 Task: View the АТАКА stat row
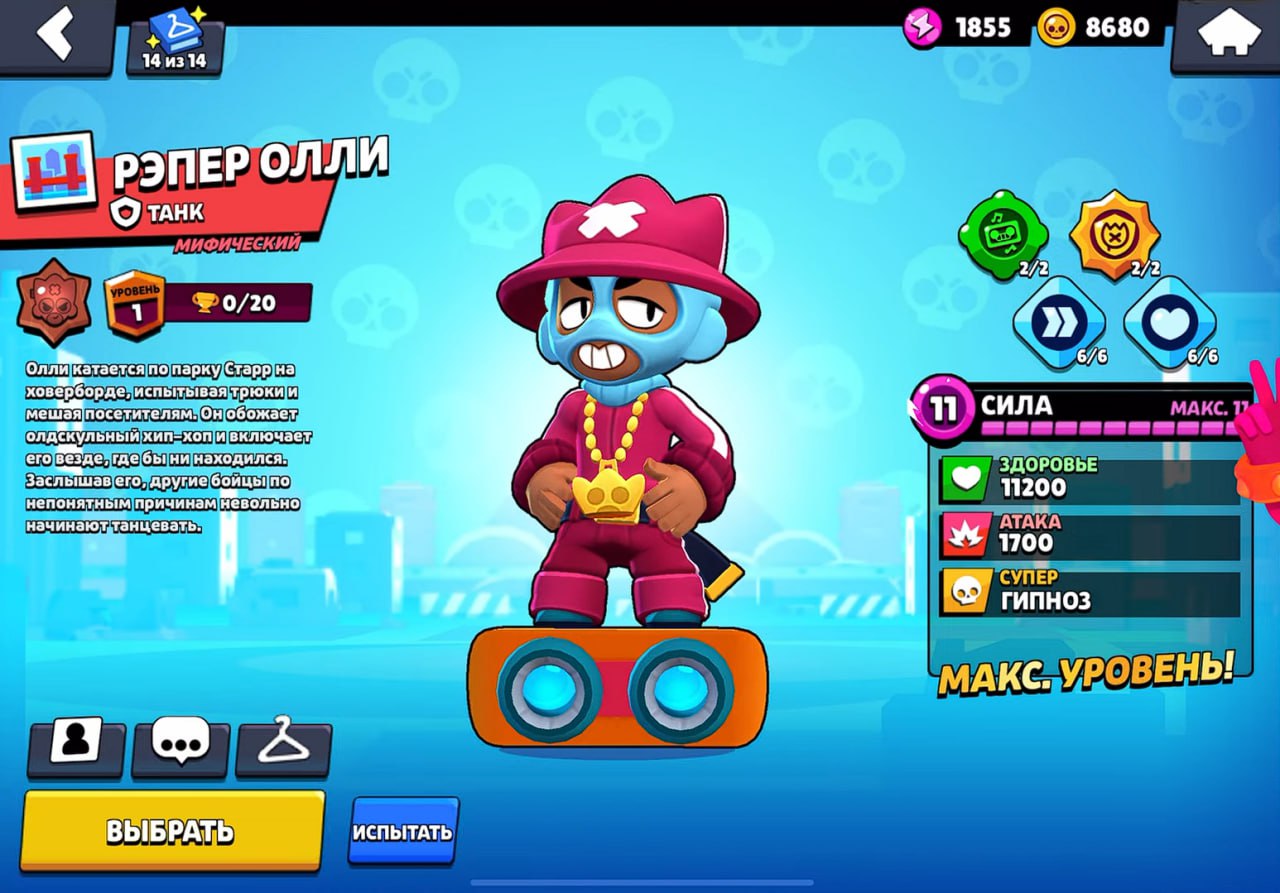1090,535
